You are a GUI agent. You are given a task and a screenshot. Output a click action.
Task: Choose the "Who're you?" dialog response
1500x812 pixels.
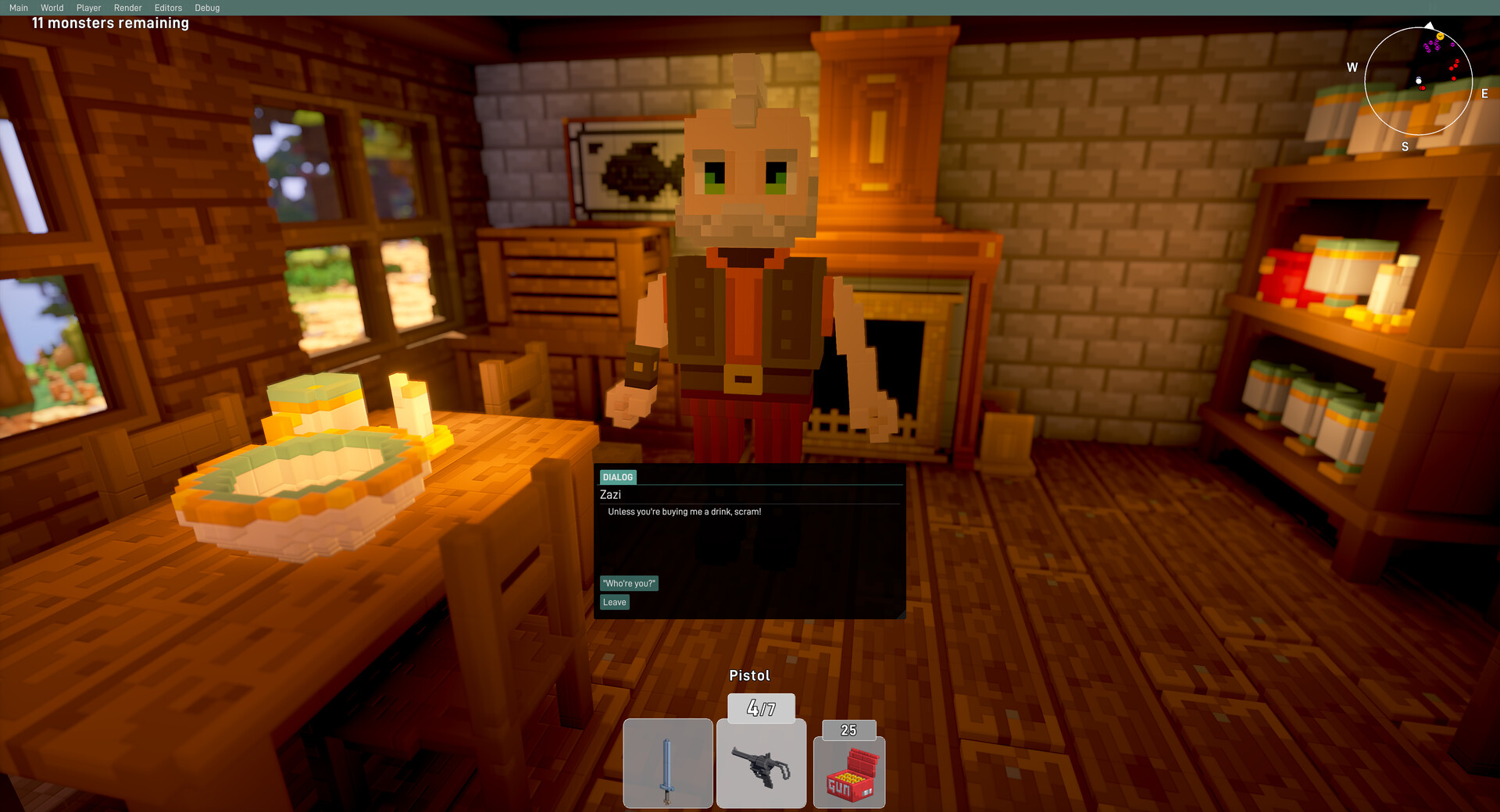(x=628, y=583)
